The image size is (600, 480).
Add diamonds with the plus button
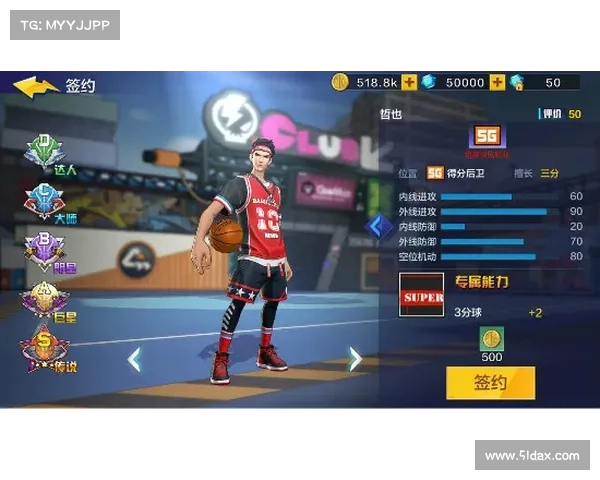[x=497, y=82]
